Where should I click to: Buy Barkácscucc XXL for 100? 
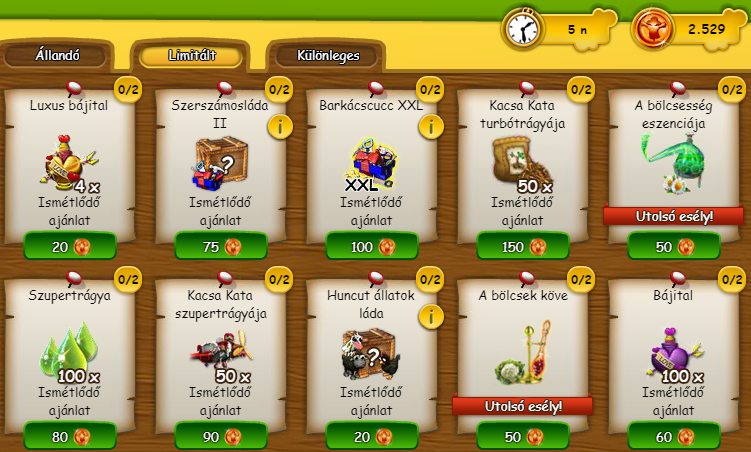371,246
